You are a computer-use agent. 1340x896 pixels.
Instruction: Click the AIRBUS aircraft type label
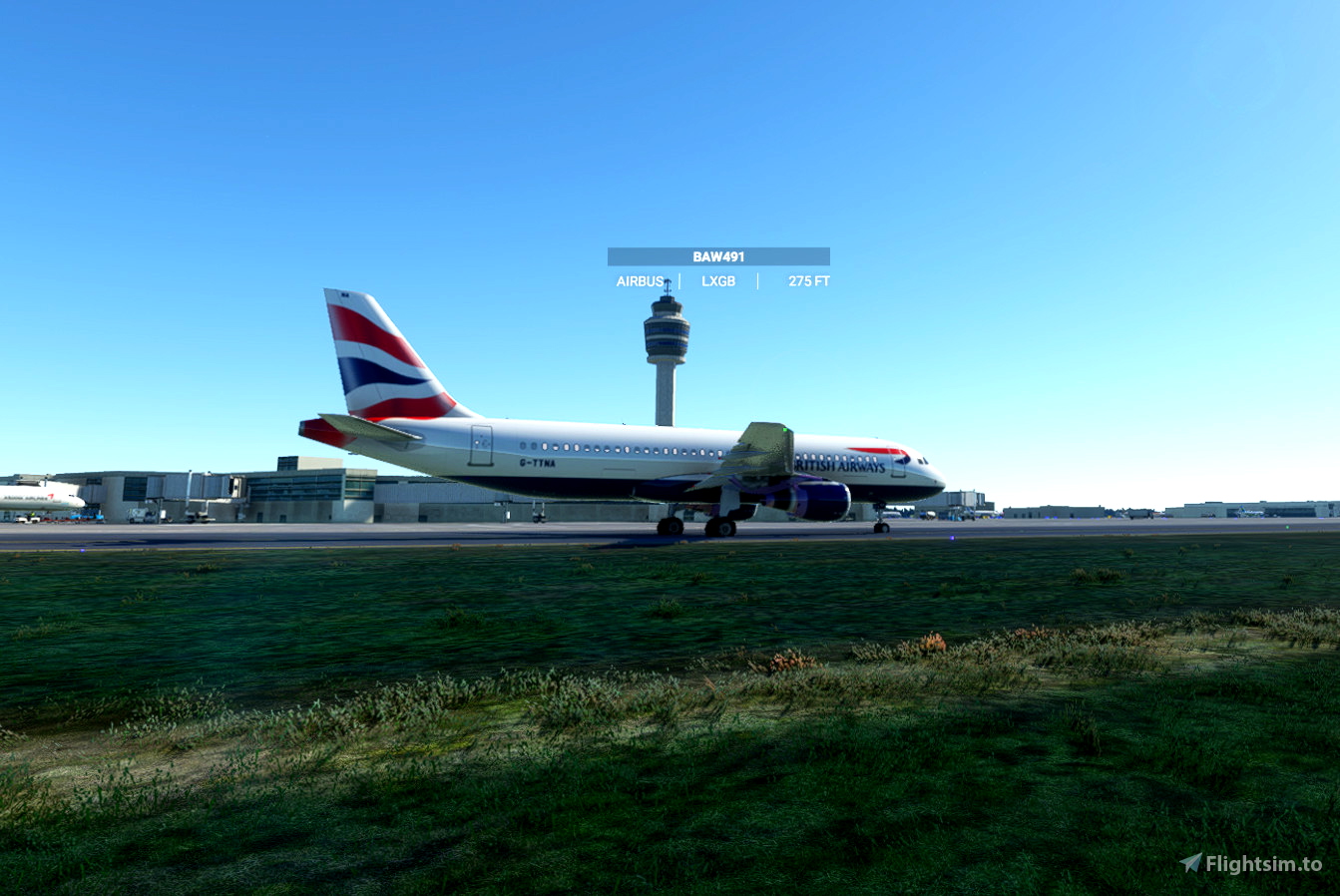[639, 281]
